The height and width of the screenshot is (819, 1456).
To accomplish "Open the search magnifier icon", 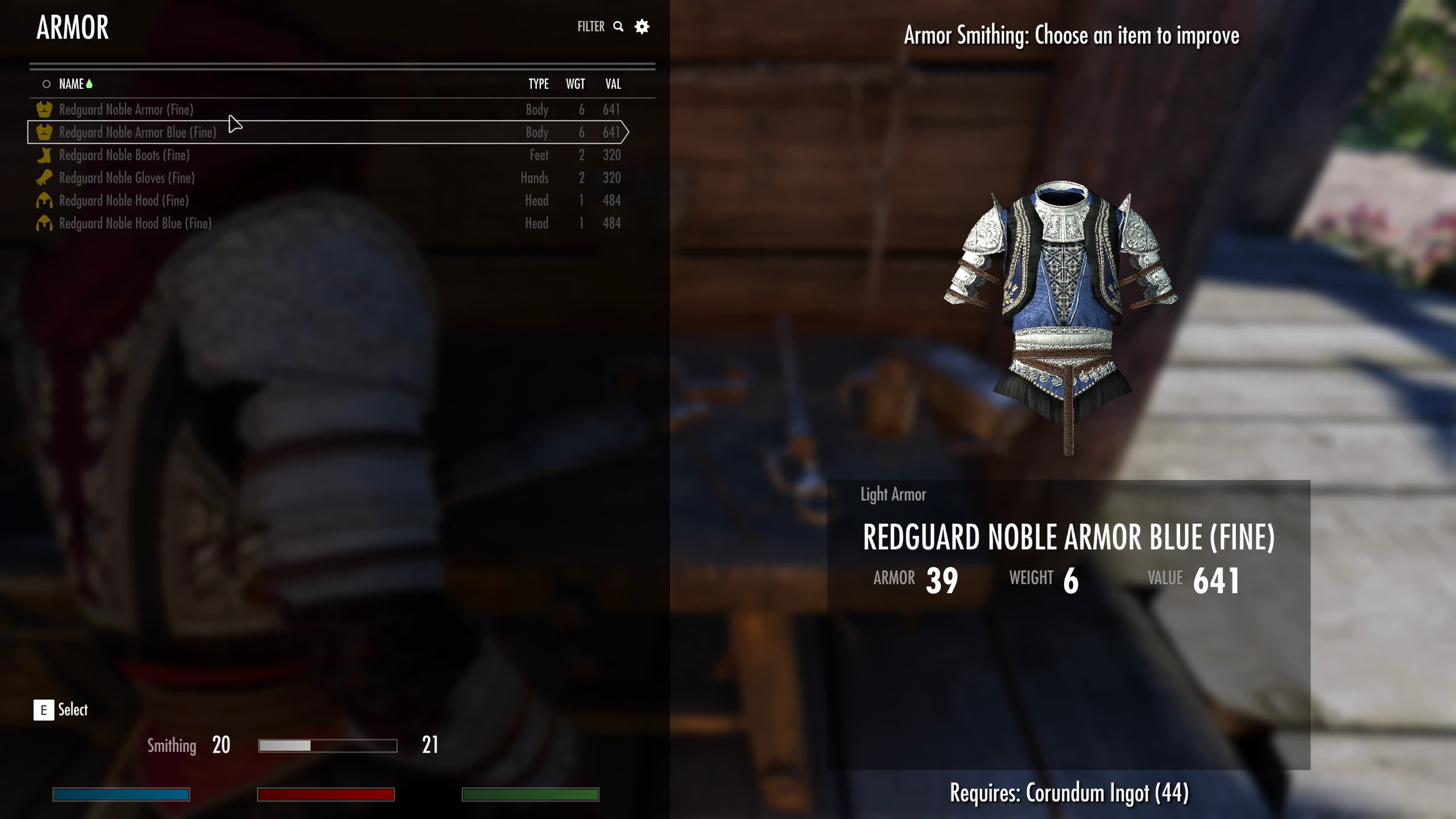I will point(618,26).
